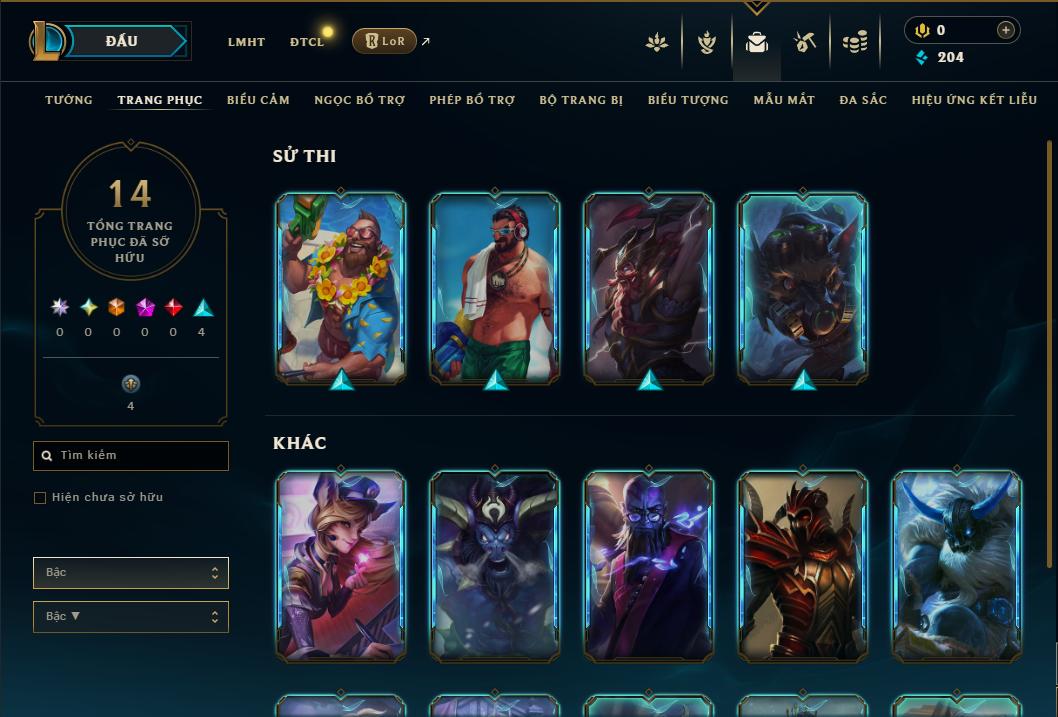This screenshot has width=1058, height=717.
Task: Open the ĐA SẮC tab
Action: [863, 100]
